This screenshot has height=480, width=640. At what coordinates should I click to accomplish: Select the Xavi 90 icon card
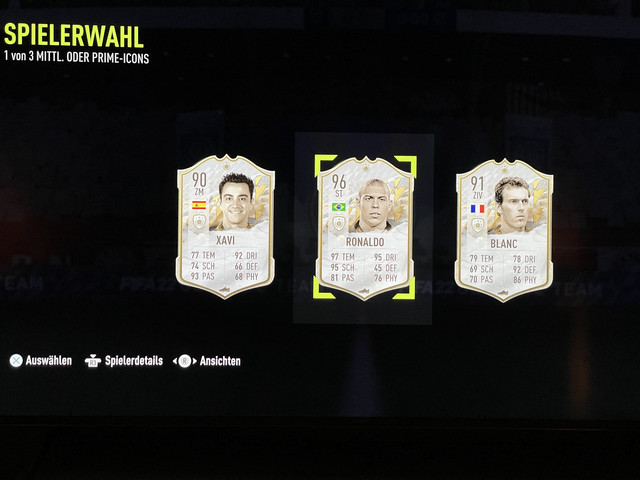point(225,228)
